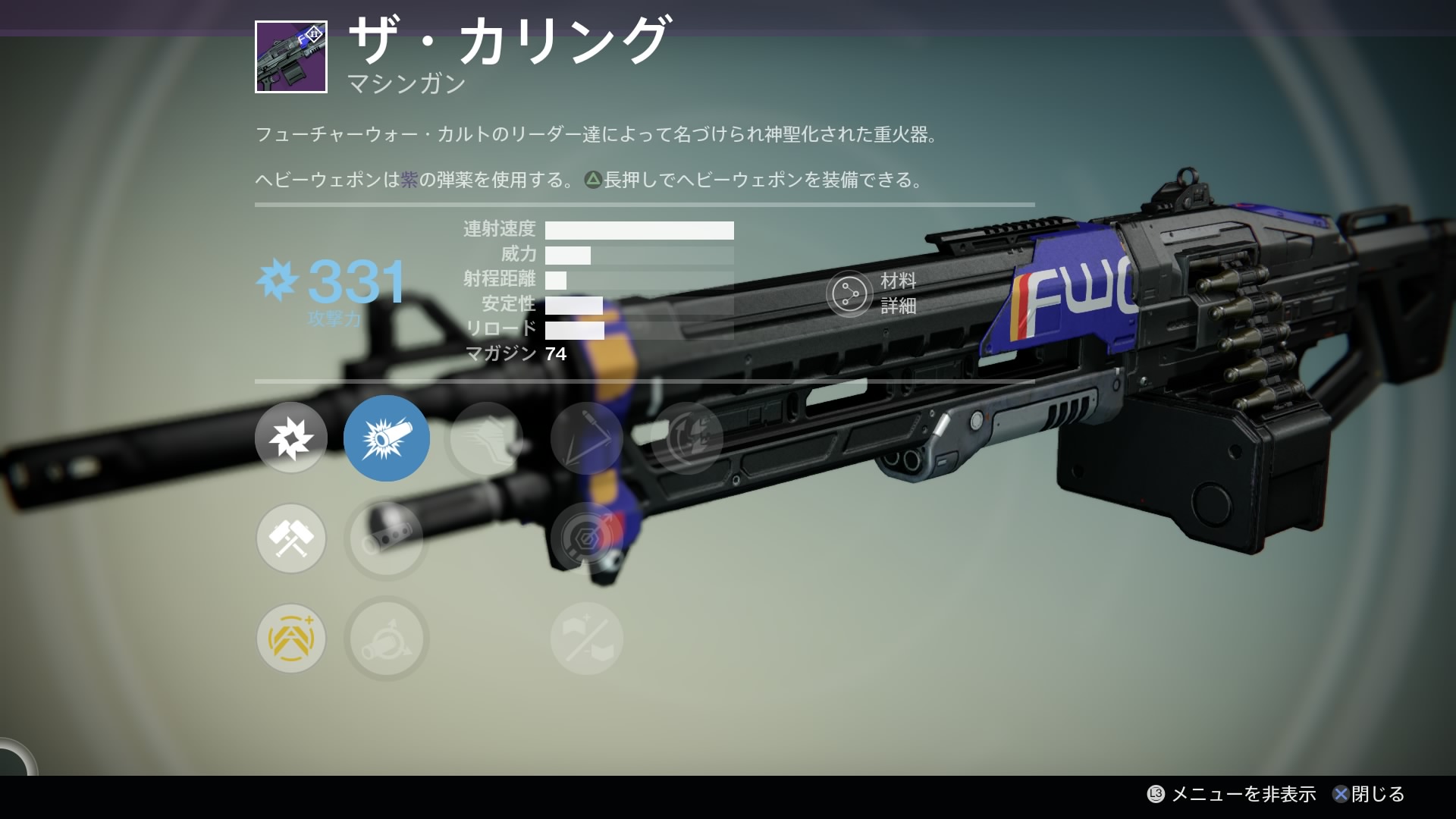1456x819 pixels.
Task: Open the crossed hammers reforge node
Action: [x=290, y=538]
